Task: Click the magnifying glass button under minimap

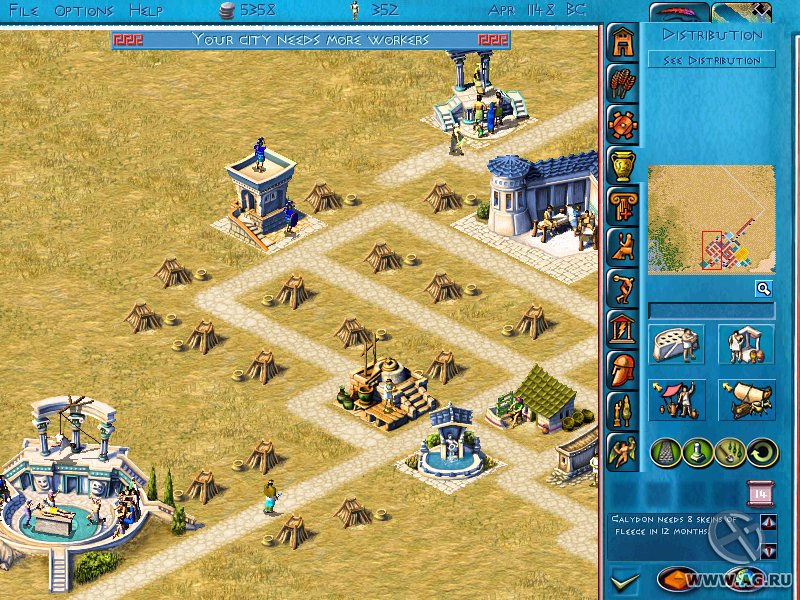Action: click(x=763, y=289)
